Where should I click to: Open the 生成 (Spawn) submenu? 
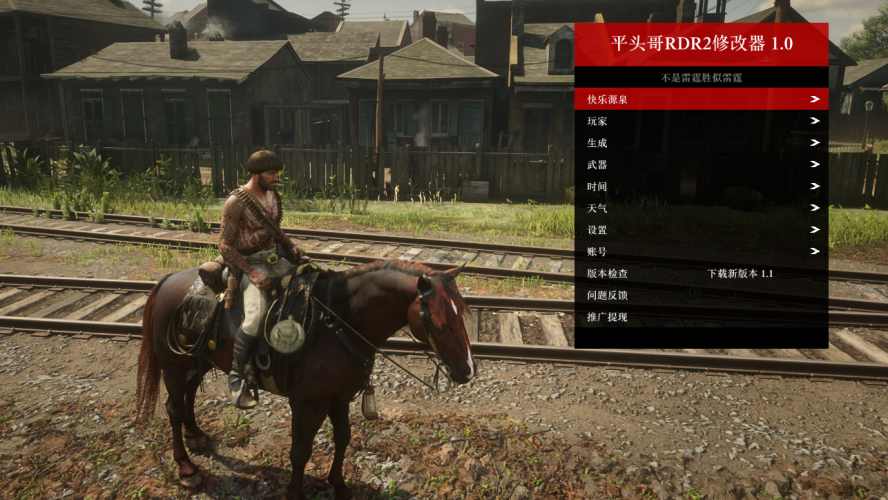(x=700, y=143)
